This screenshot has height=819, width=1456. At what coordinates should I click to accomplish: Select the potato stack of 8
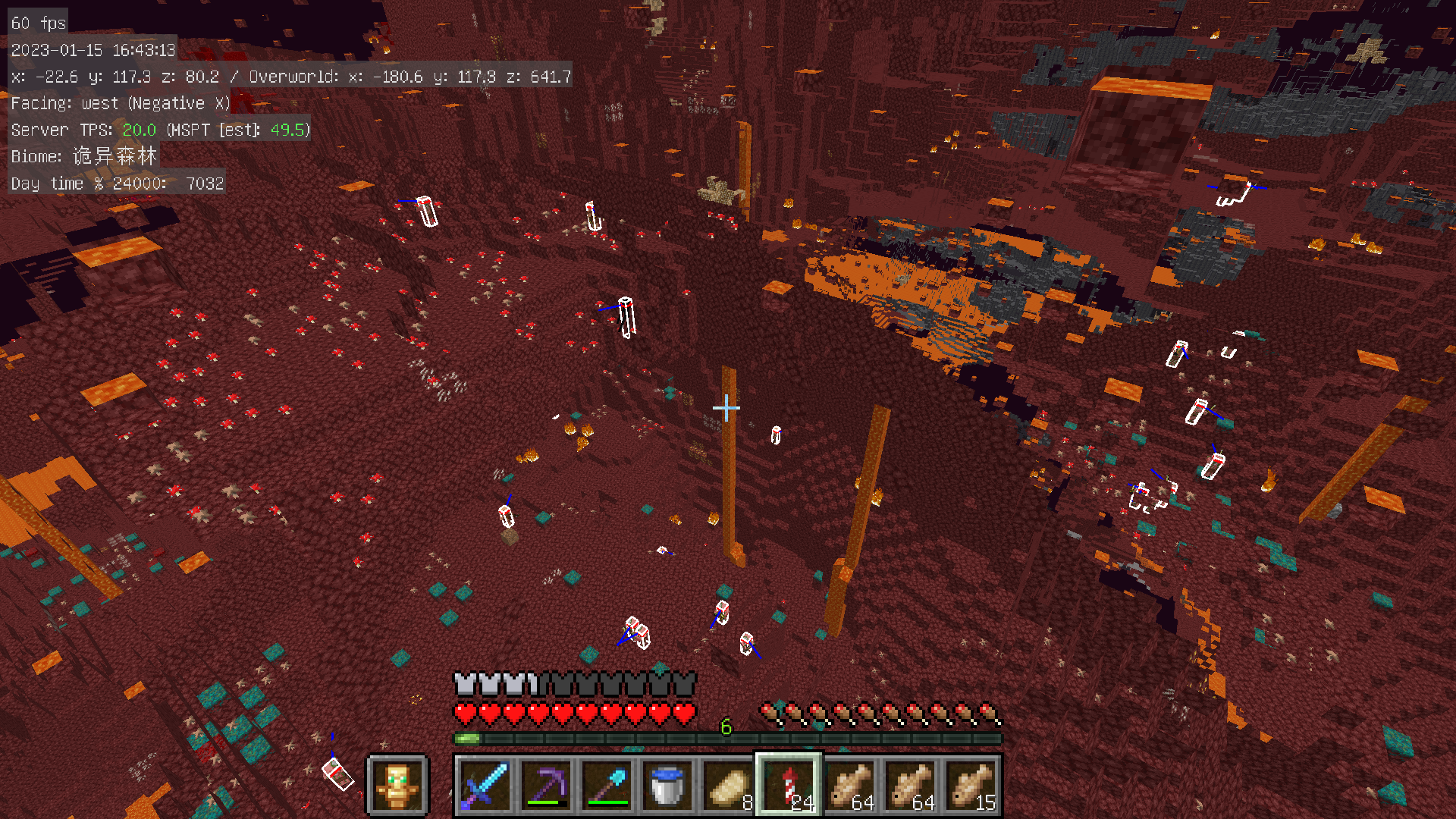[728, 786]
